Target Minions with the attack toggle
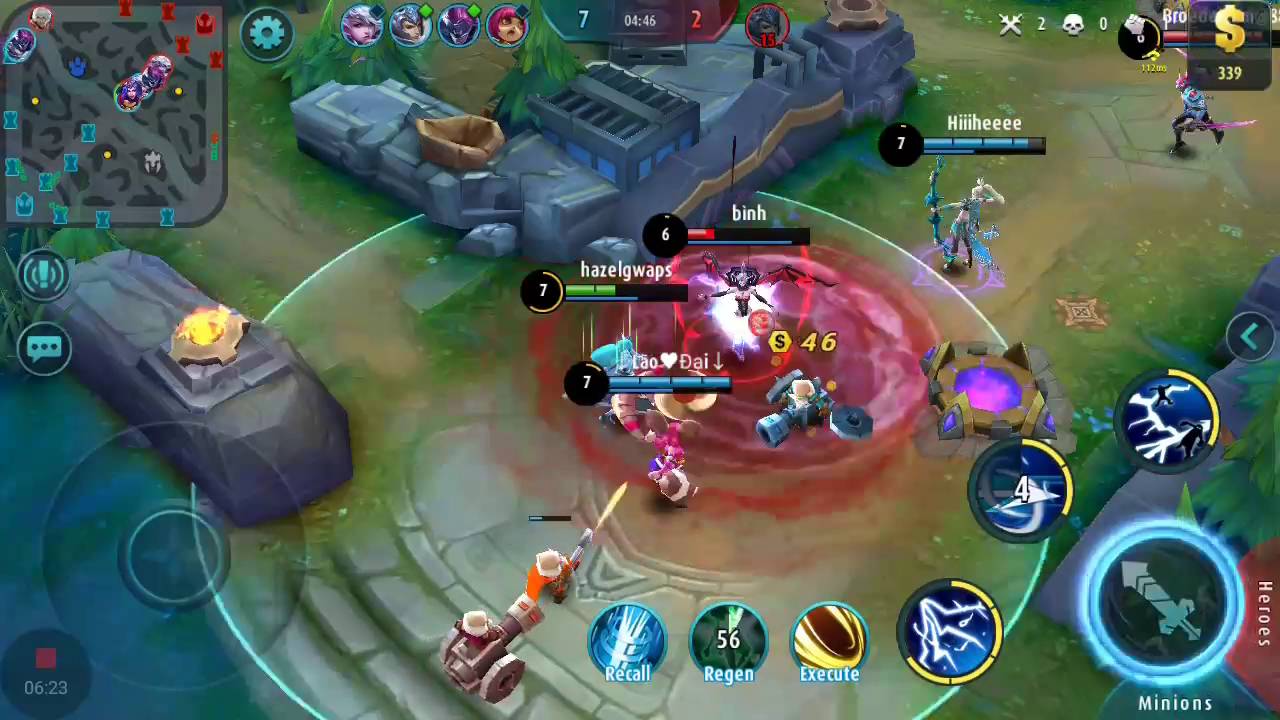1280x720 pixels. point(1175,703)
